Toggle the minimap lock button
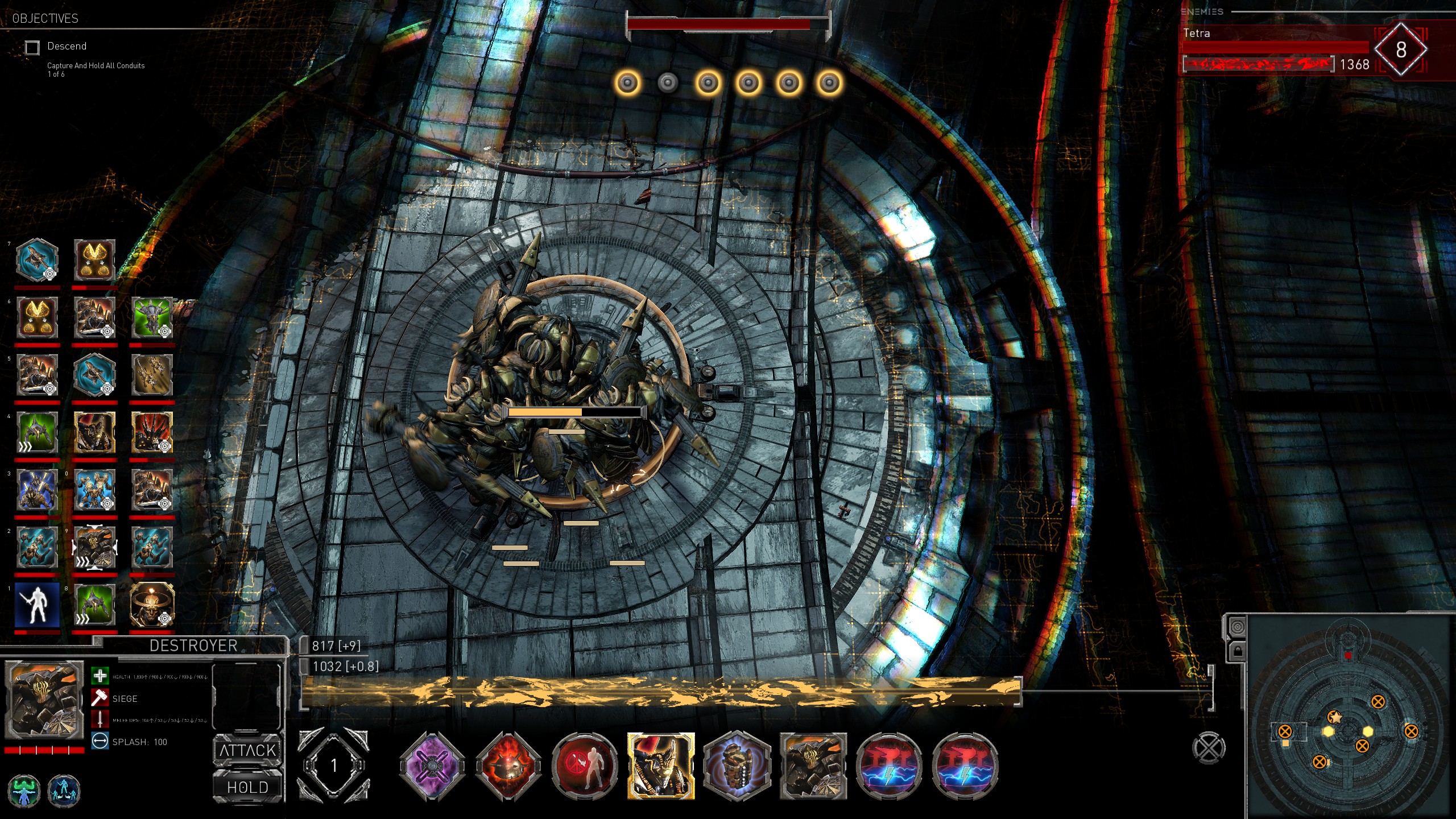 (1237, 651)
